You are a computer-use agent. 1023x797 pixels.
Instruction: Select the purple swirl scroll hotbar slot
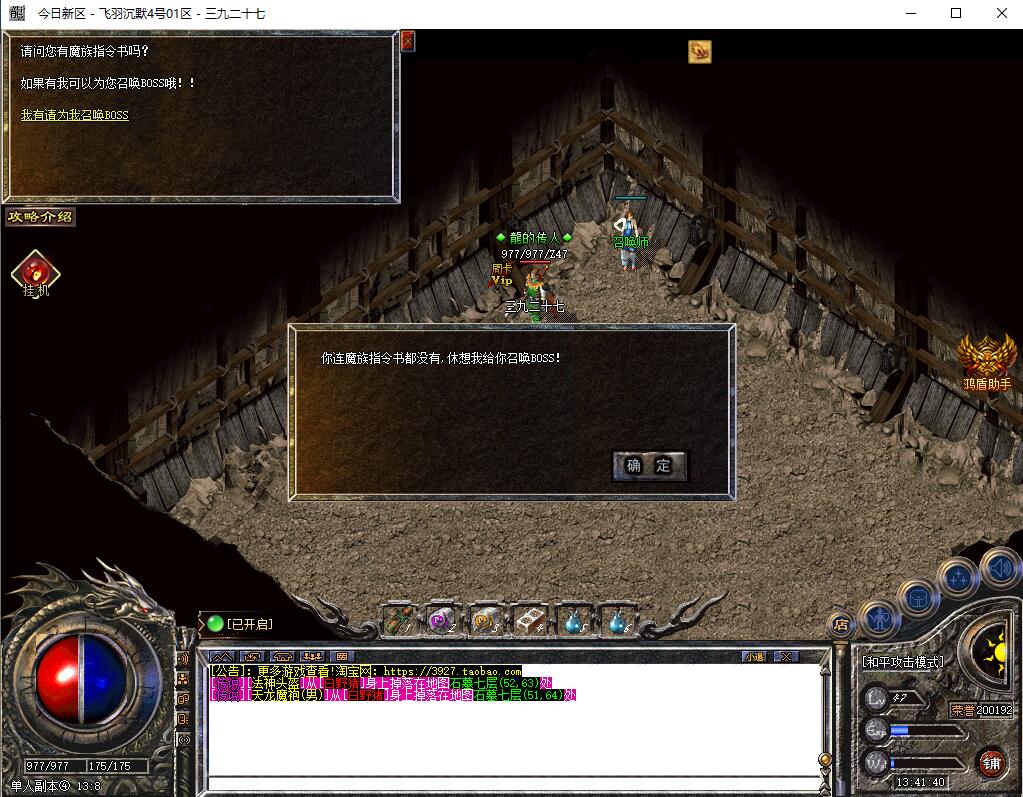coord(442,621)
